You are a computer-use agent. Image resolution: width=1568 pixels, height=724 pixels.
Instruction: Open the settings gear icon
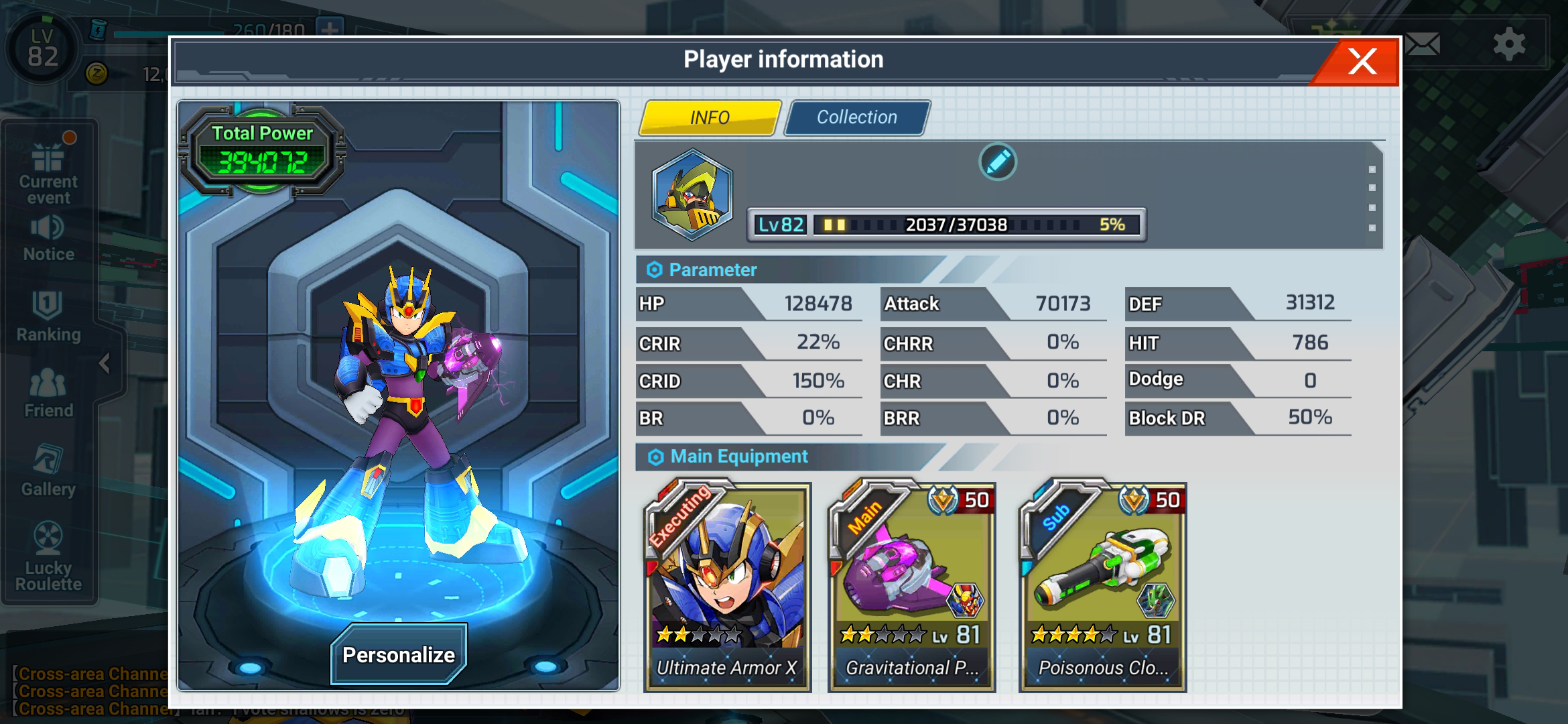(x=1510, y=44)
